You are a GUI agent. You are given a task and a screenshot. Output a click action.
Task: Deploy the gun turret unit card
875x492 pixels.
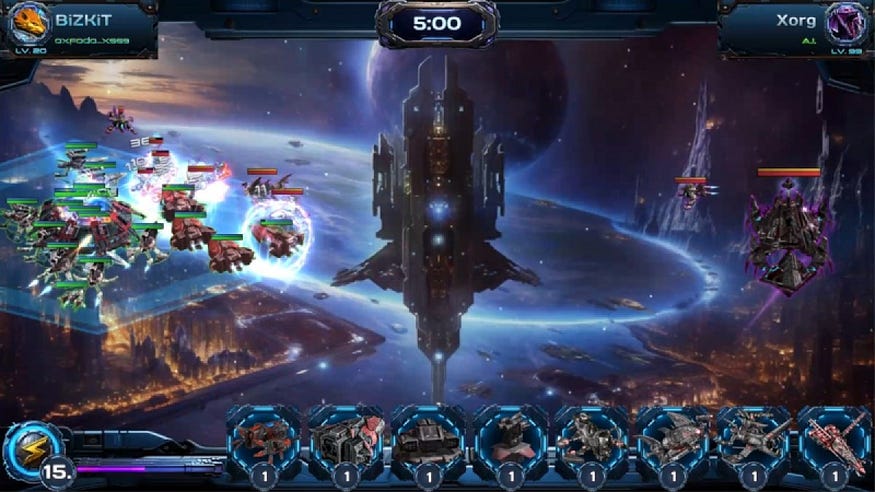[x=509, y=440]
